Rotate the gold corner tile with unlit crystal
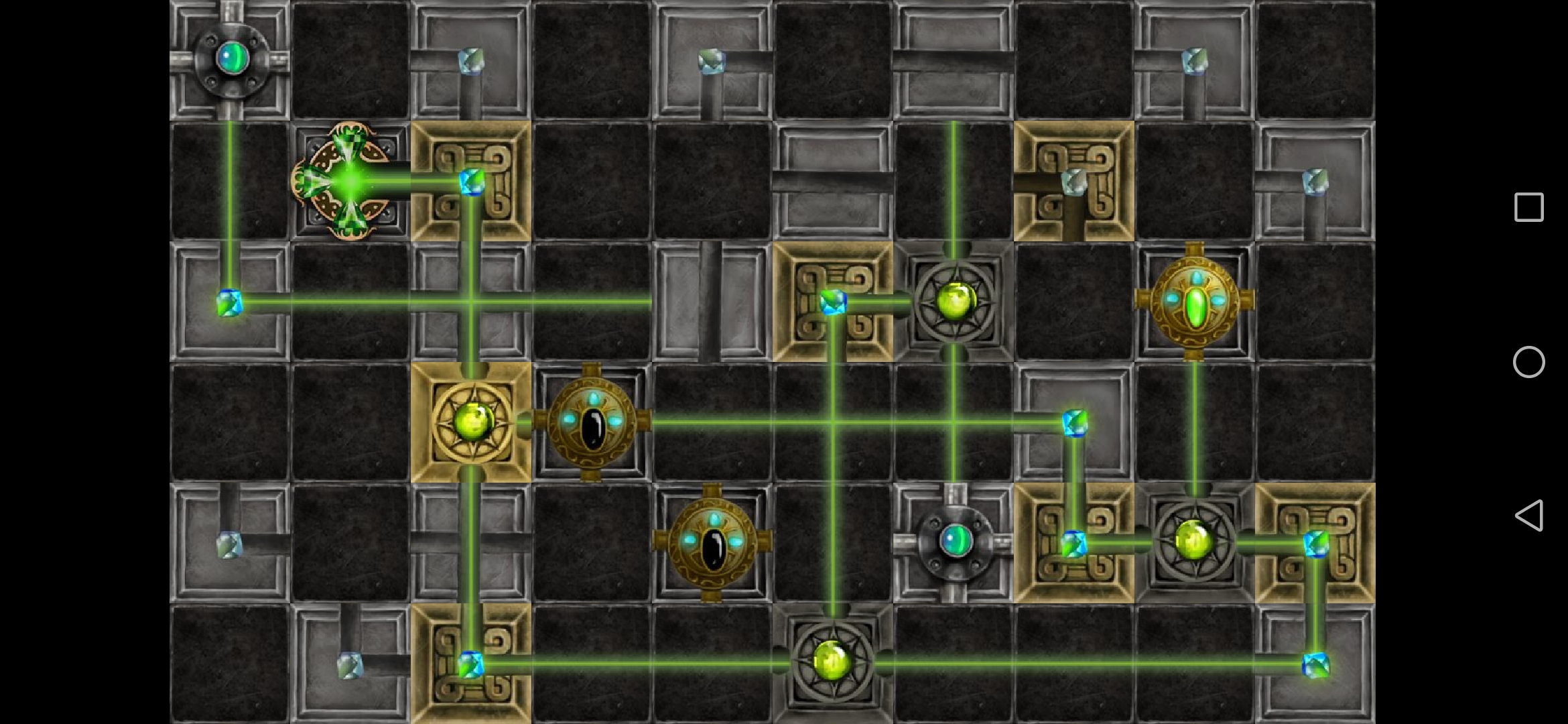The image size is (1568, 724). (1073, 181)
